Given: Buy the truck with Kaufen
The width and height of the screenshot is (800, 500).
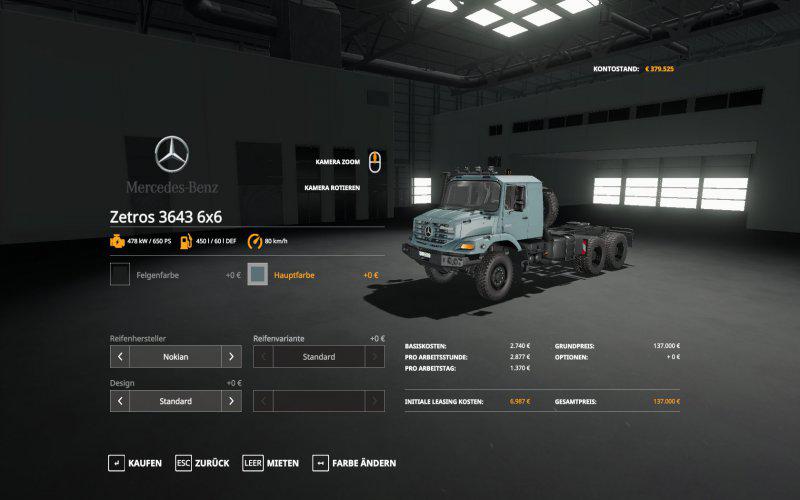Looking at the screenshot, I should (135, 463).
